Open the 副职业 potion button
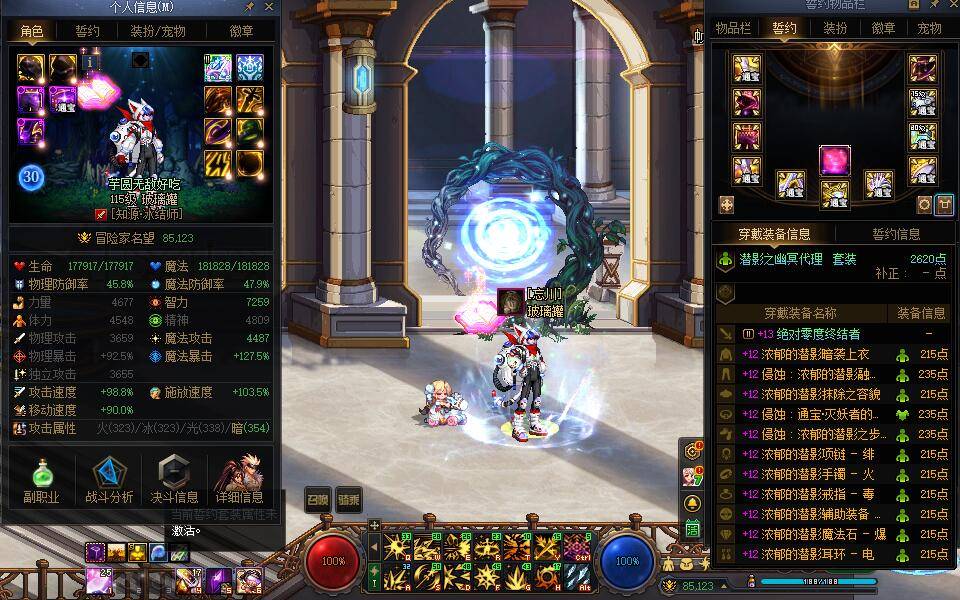 click(x=42, y=480)
